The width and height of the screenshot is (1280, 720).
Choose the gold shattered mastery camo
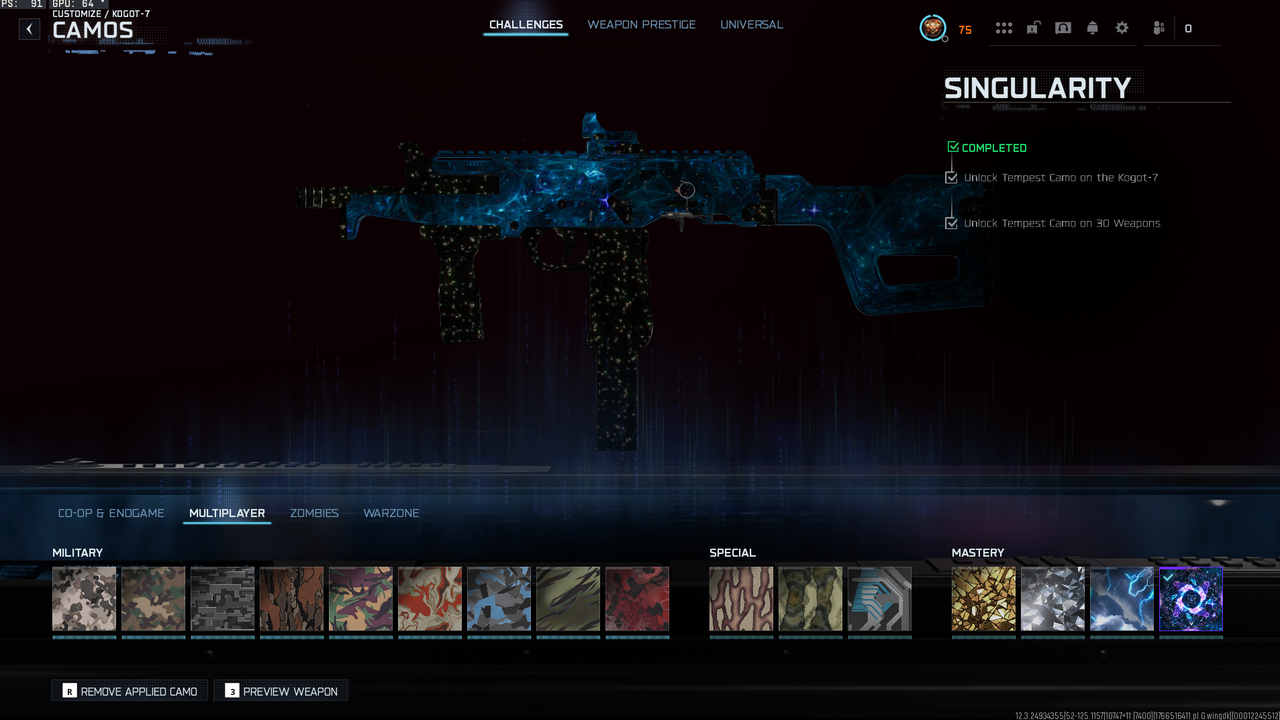[983, 599]
